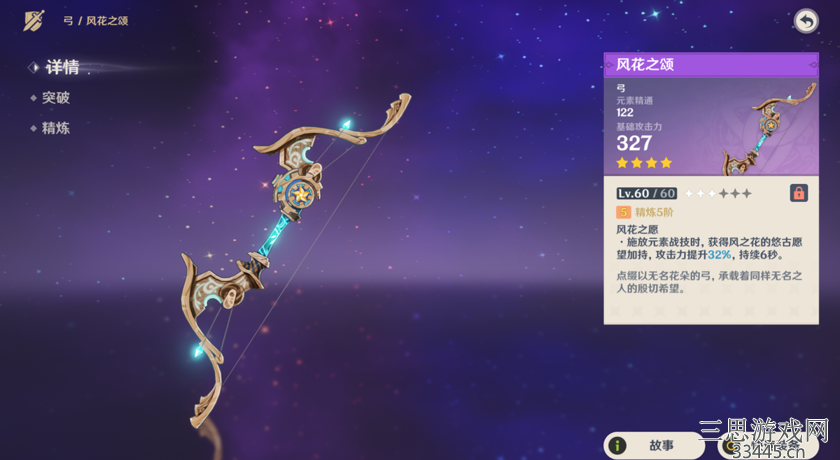The height and width of the screenshot is (460, 840).
Task: Open the 精炼 (Refinement) tab
Action: point(56,128)
